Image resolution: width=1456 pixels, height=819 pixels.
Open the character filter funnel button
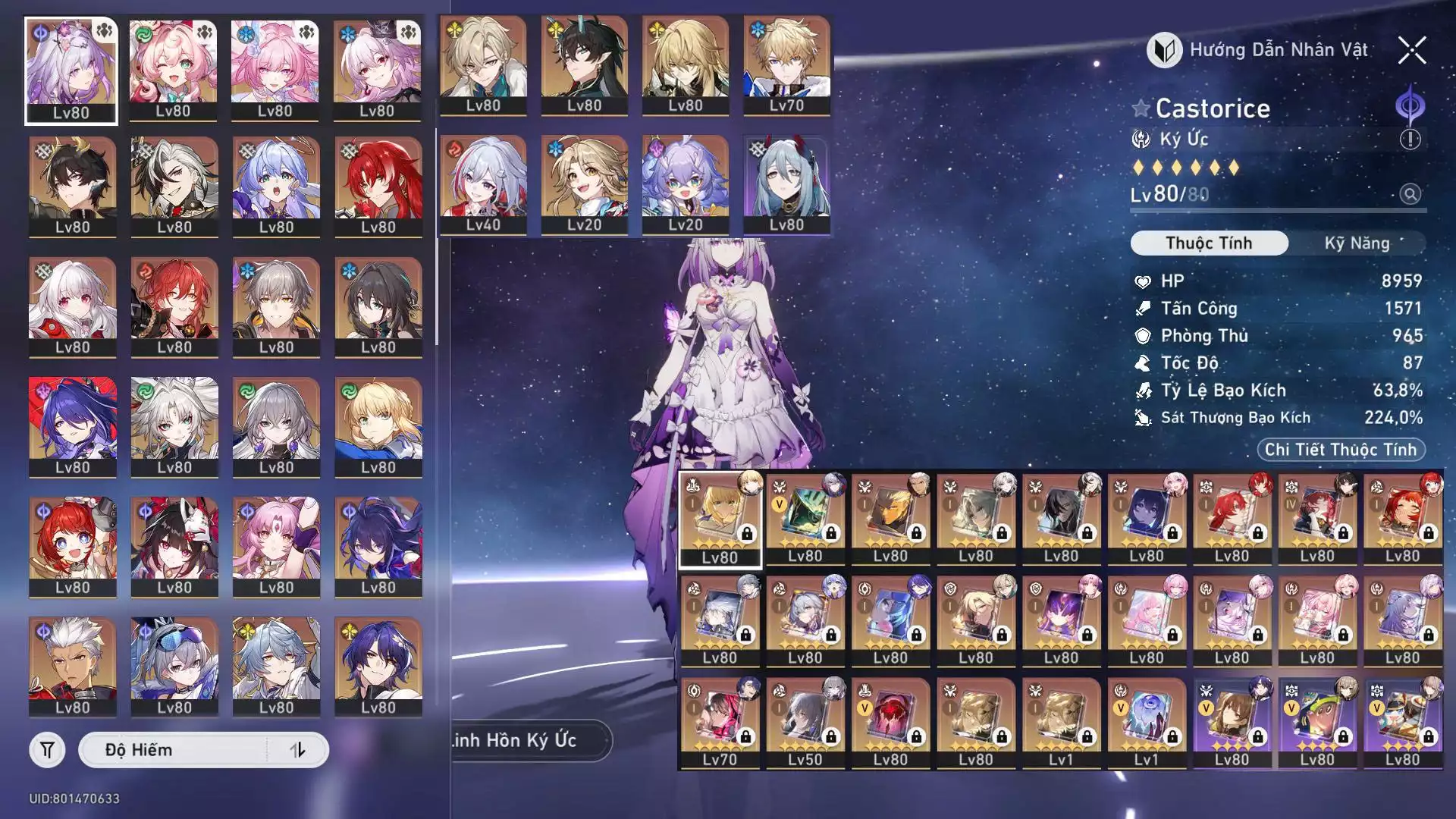(x=47, y=750)
